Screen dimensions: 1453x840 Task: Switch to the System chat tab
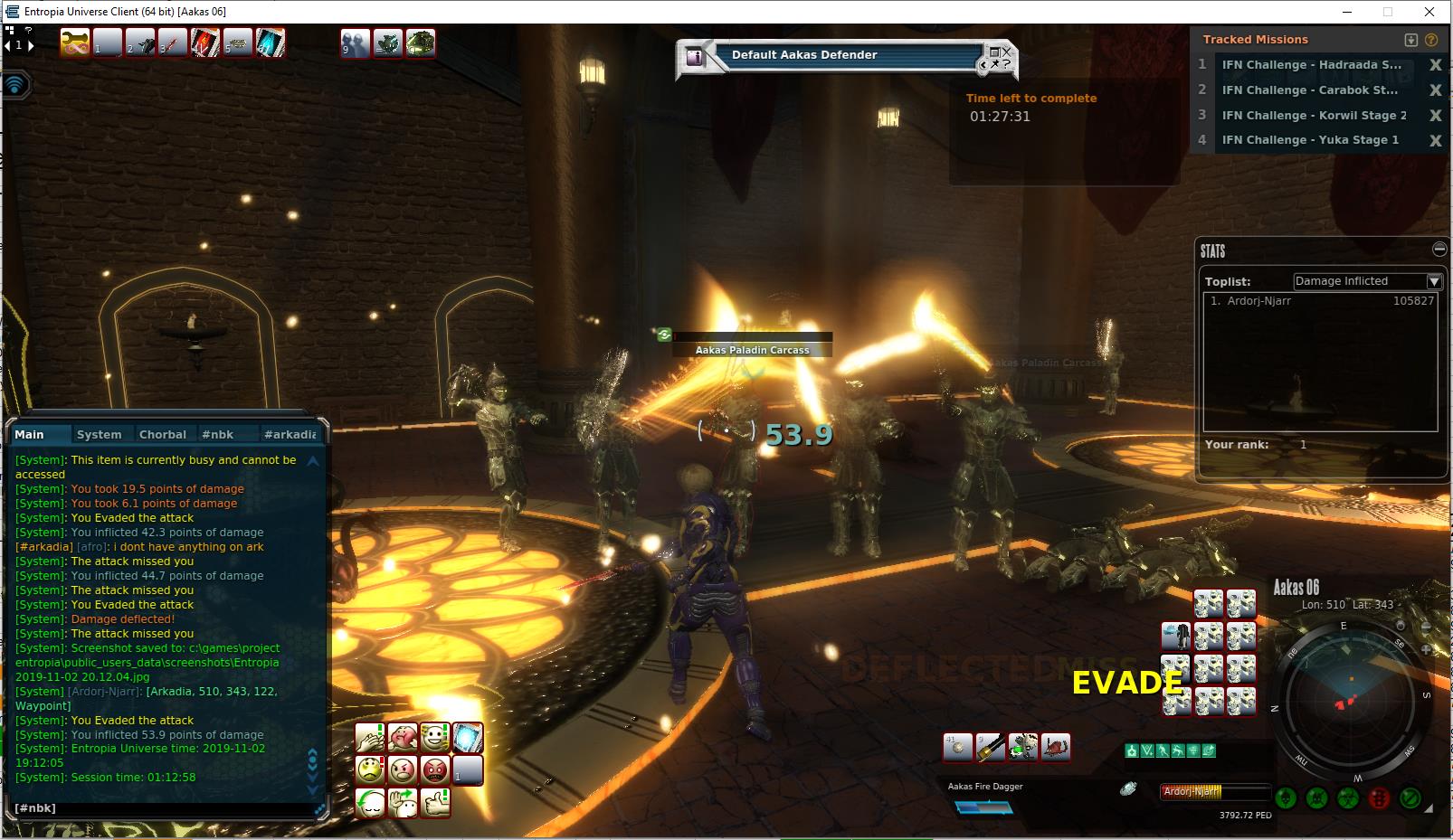99,434
